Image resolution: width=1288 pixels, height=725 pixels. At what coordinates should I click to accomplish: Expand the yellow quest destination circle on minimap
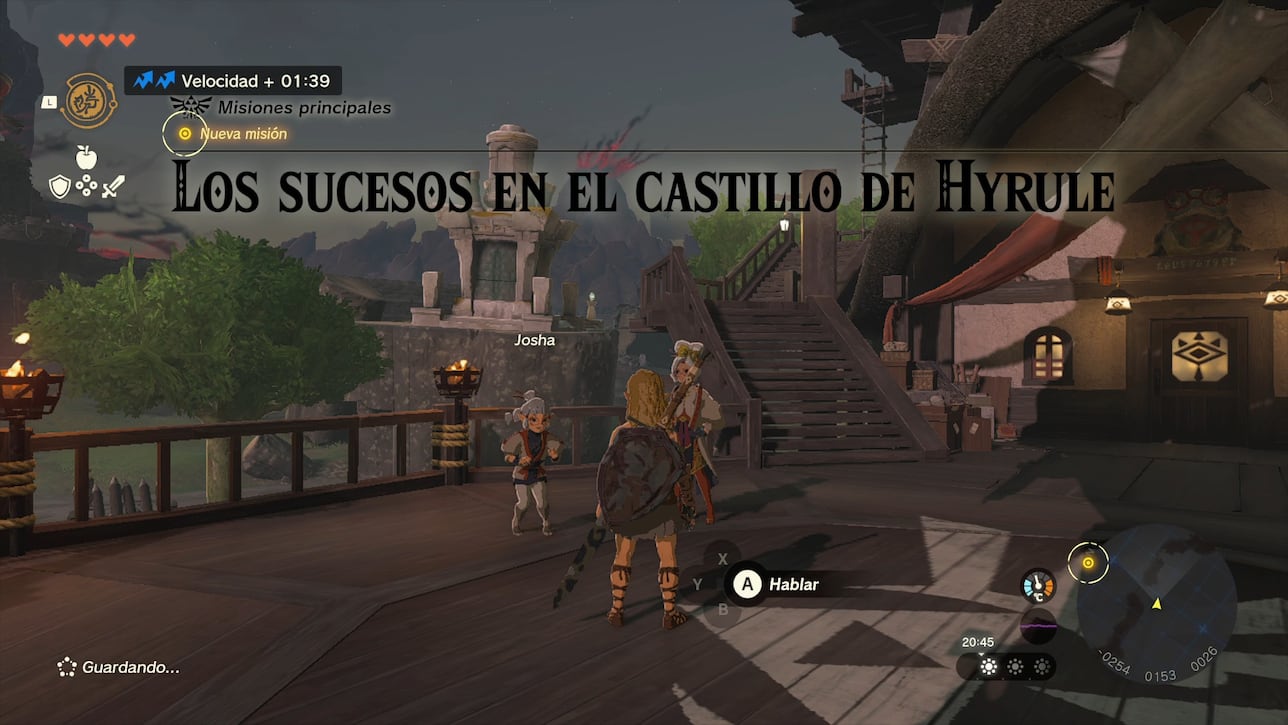pos(1090,562)
